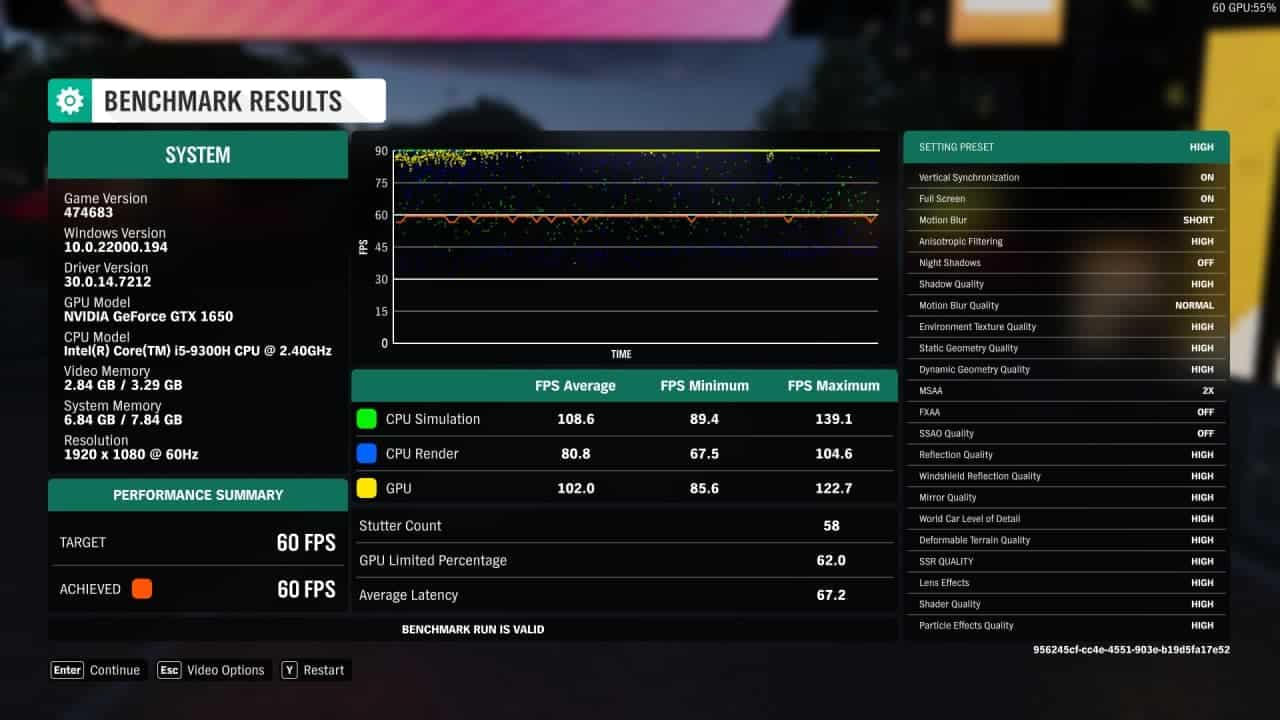Click the orange square beside ACHIEVED
The width and height of the screenshot is (1280, 720).
(141, 589)
